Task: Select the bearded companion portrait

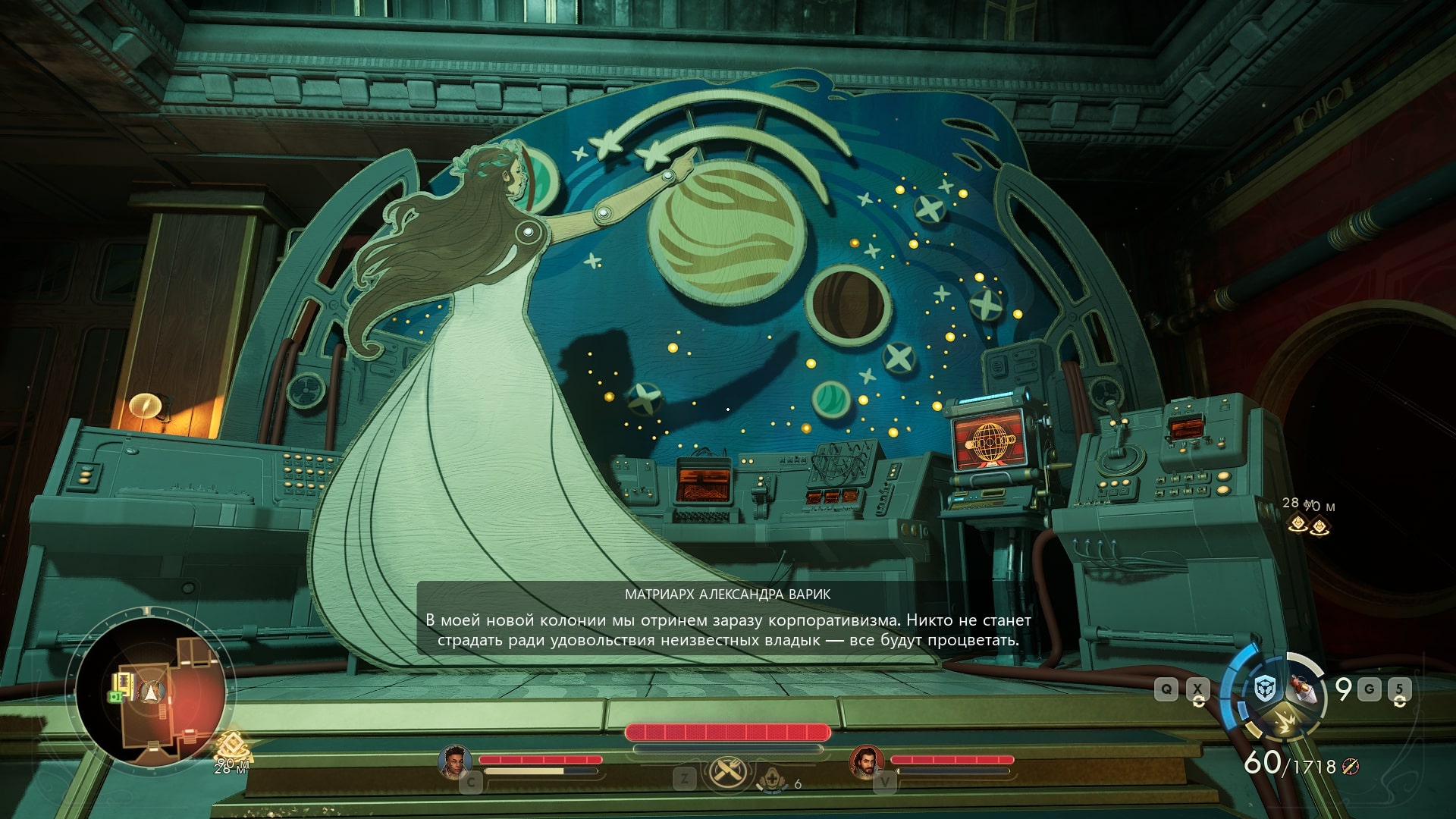Action: click(x=865, y=761)
